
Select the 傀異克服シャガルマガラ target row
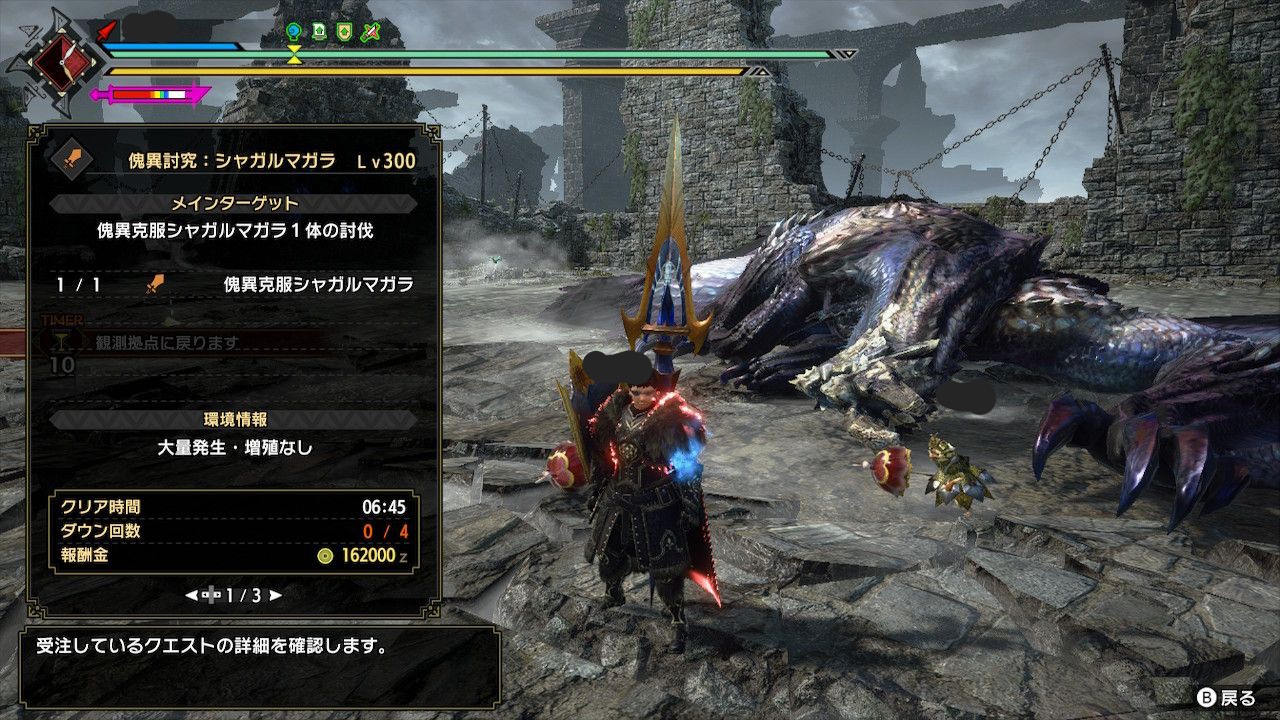(234, 285)
